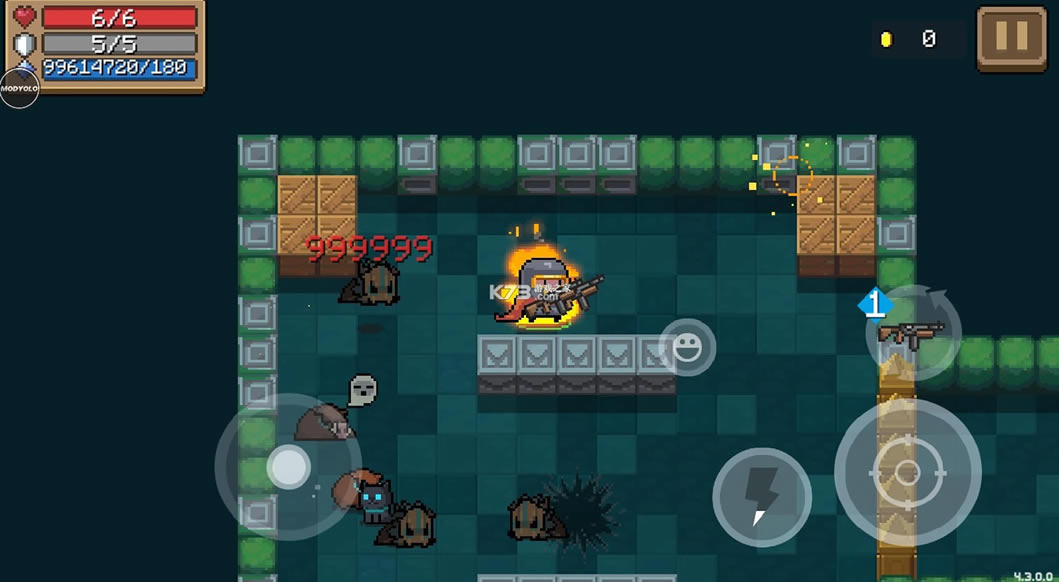Activate the lightning bolt skill button

click(x=761, y=497)
